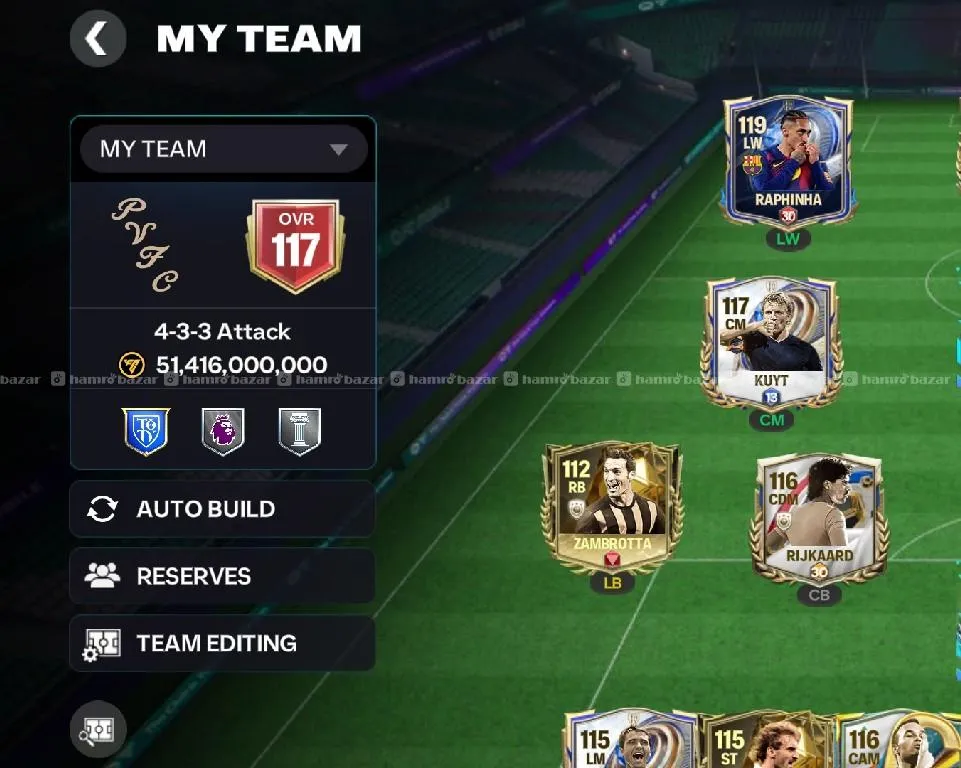Image resolution: width=961 pixels, height=768 pixels.
Task: Click the pitch search icon button
Action: pos(98,729)
